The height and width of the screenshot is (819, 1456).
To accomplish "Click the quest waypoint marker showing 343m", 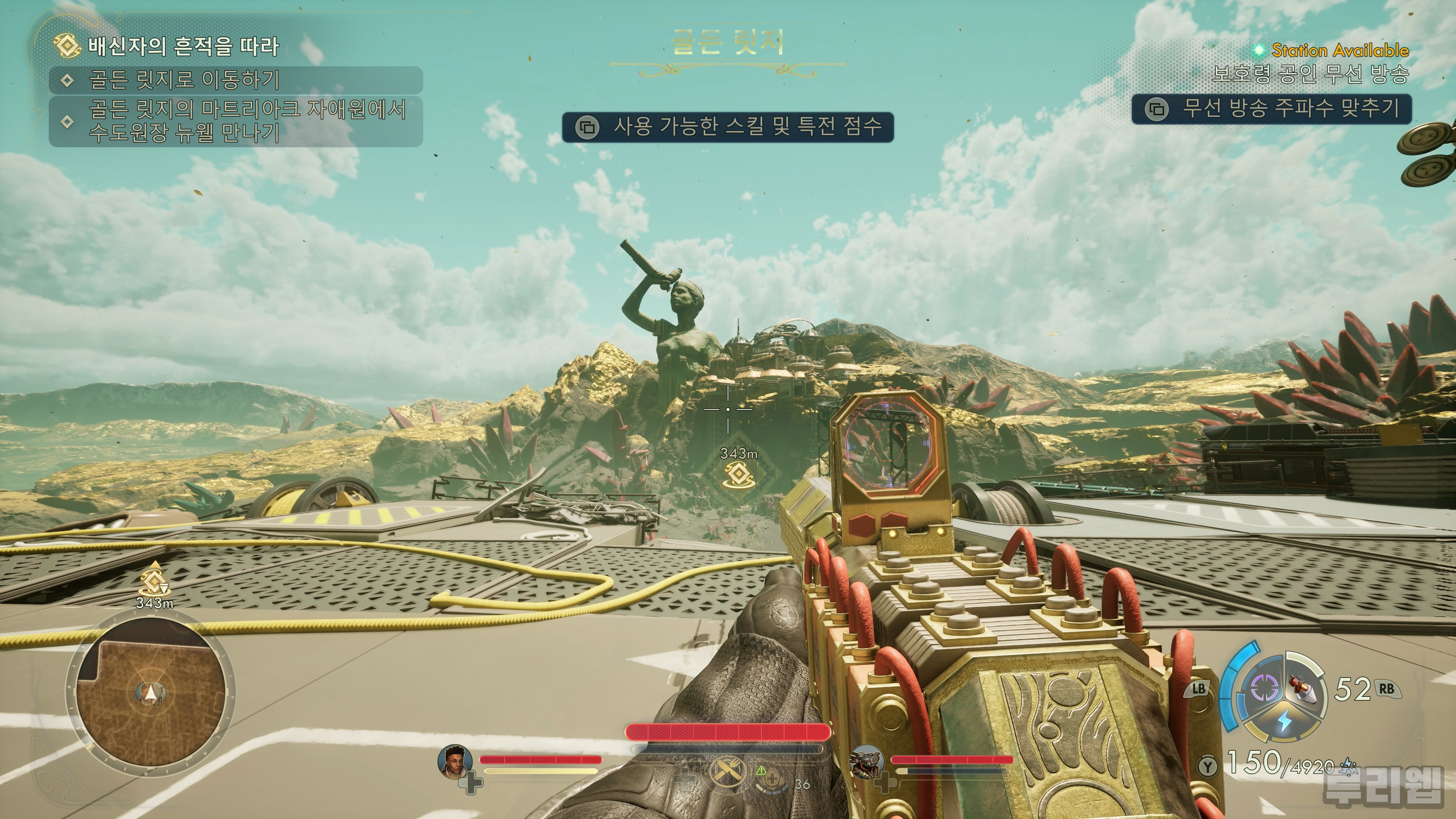I will 738,475.
